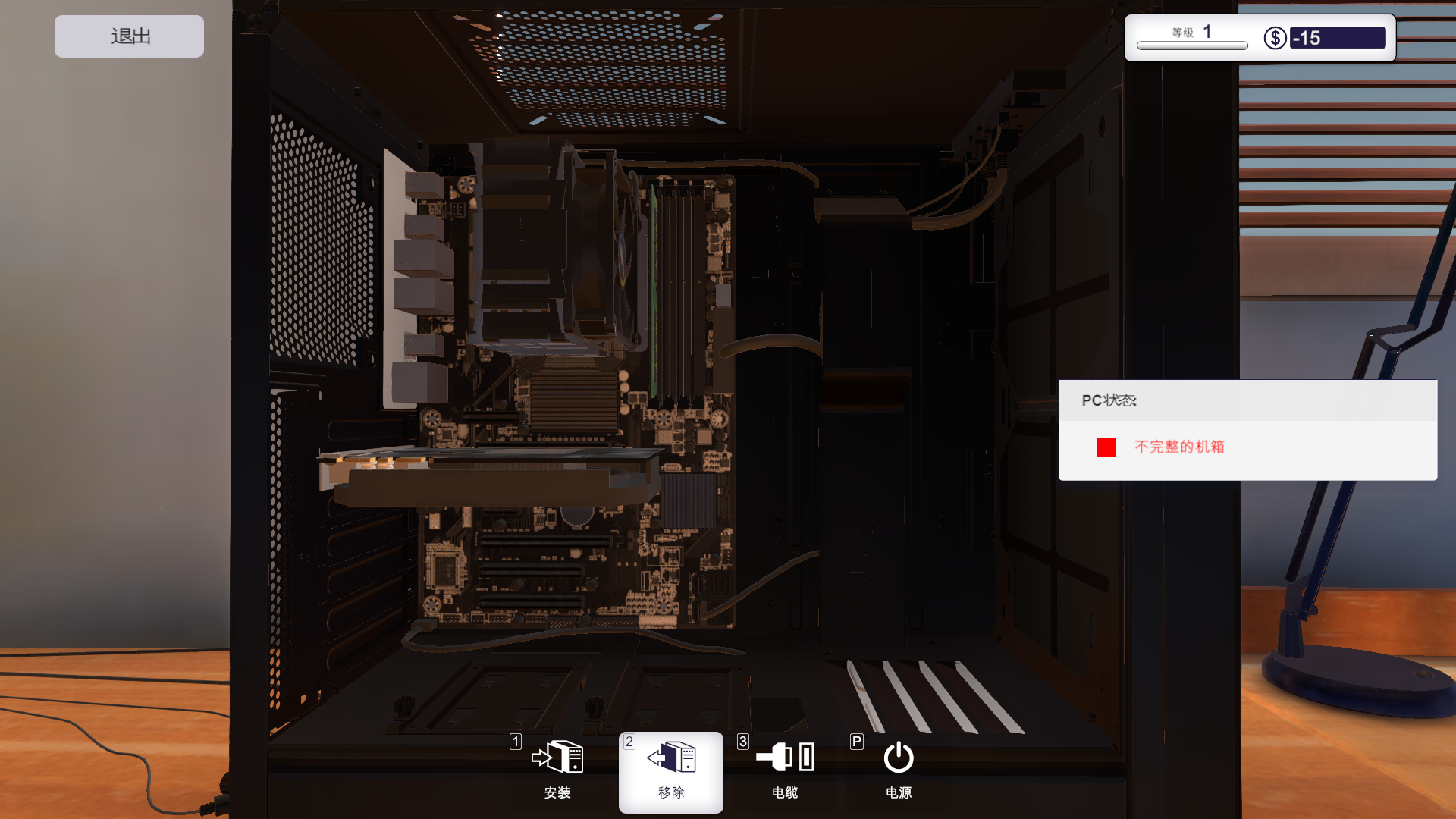Click the dollar sign money icon
Image resolution: width=1456 pixels, height=819 pixels.
click(x=1274, y=37)
